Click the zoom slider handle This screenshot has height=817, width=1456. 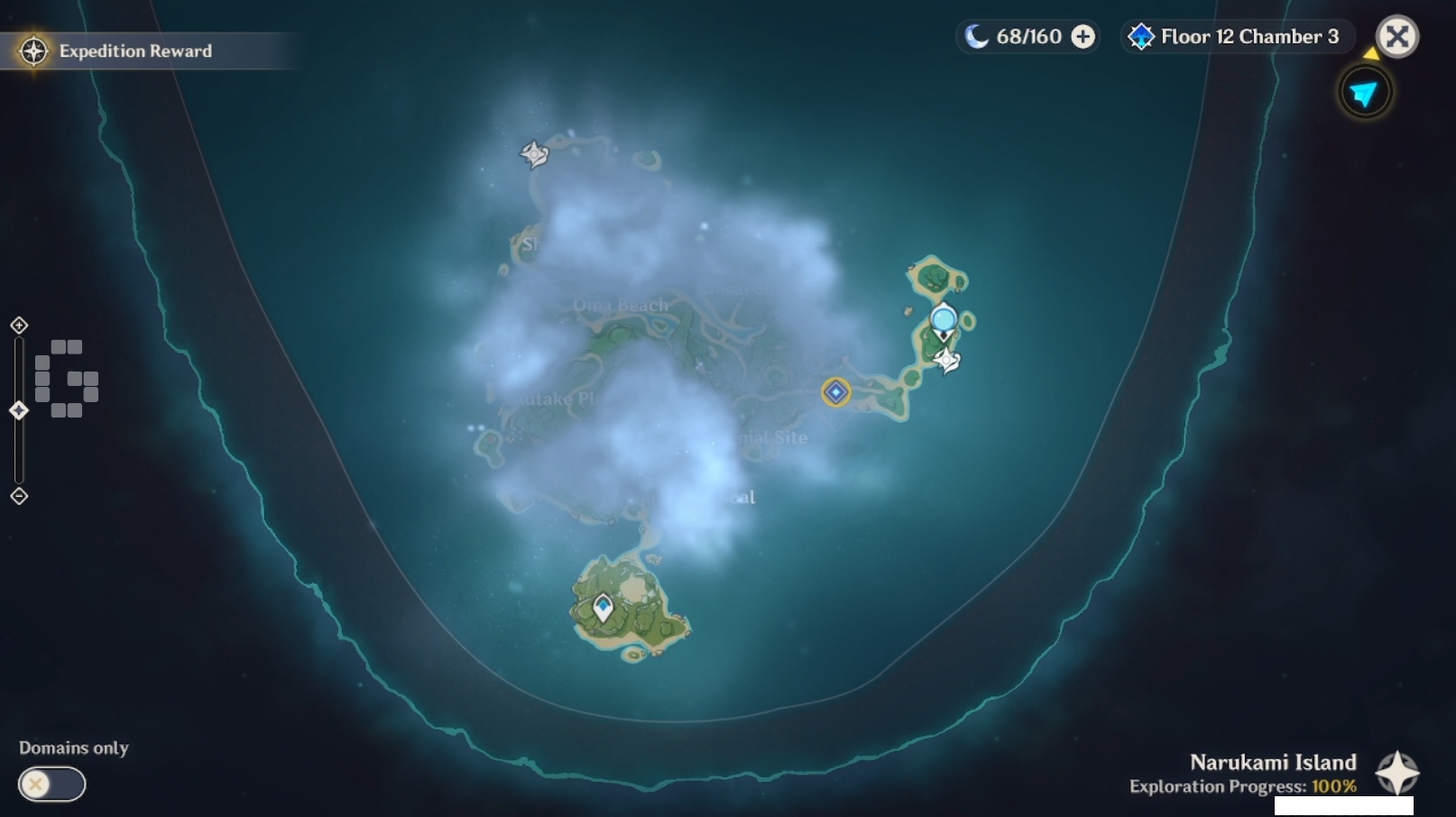pos(19,410)
